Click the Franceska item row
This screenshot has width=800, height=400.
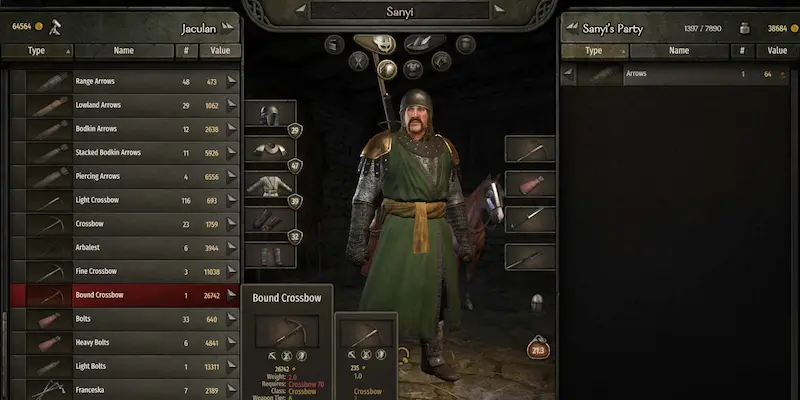[x=120, y=389]
